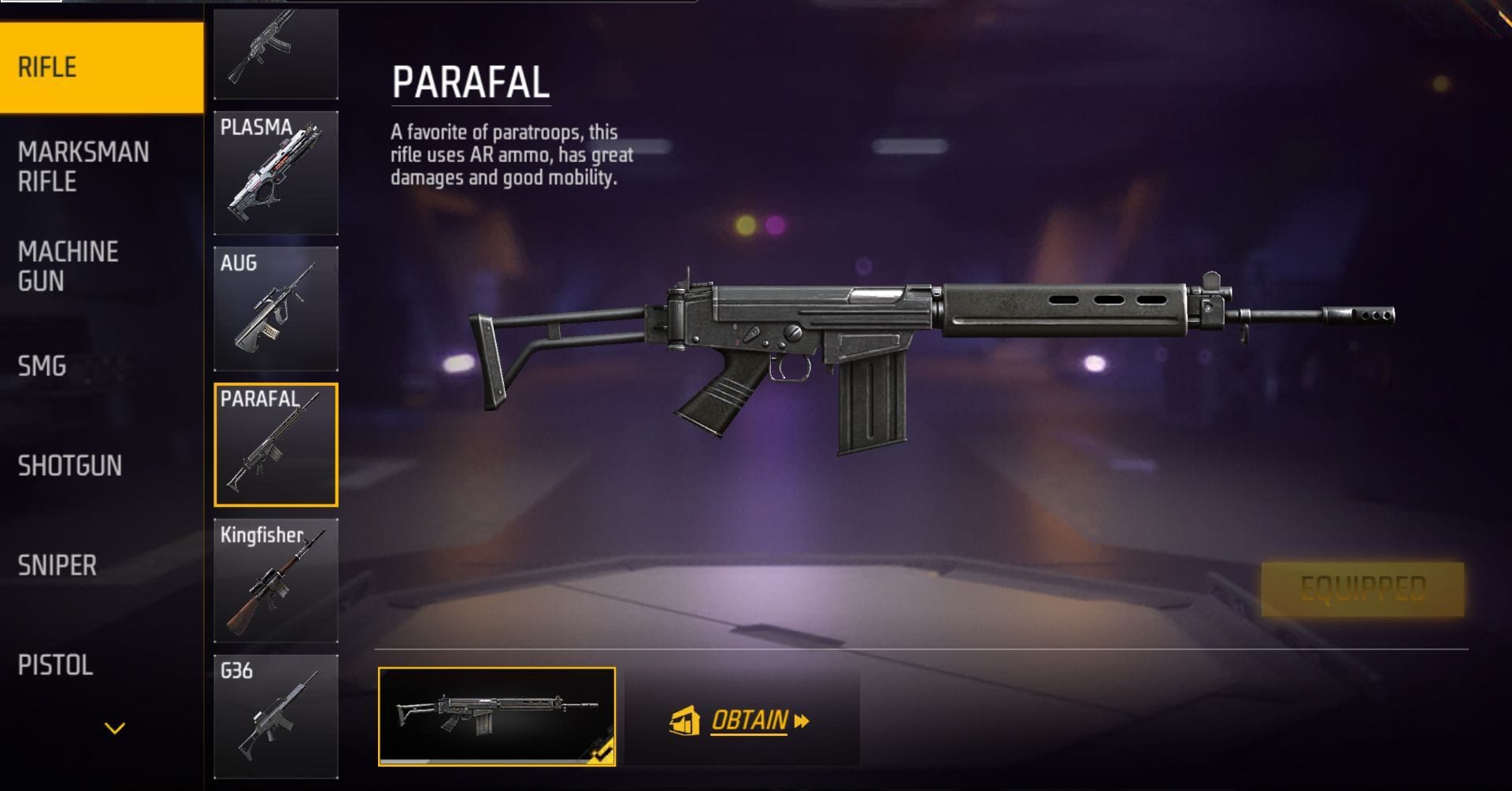Screen dimensions: 1512x791
Task: Select the topmost rifle thumbnail in the list
Action: (x=276, y=51)
